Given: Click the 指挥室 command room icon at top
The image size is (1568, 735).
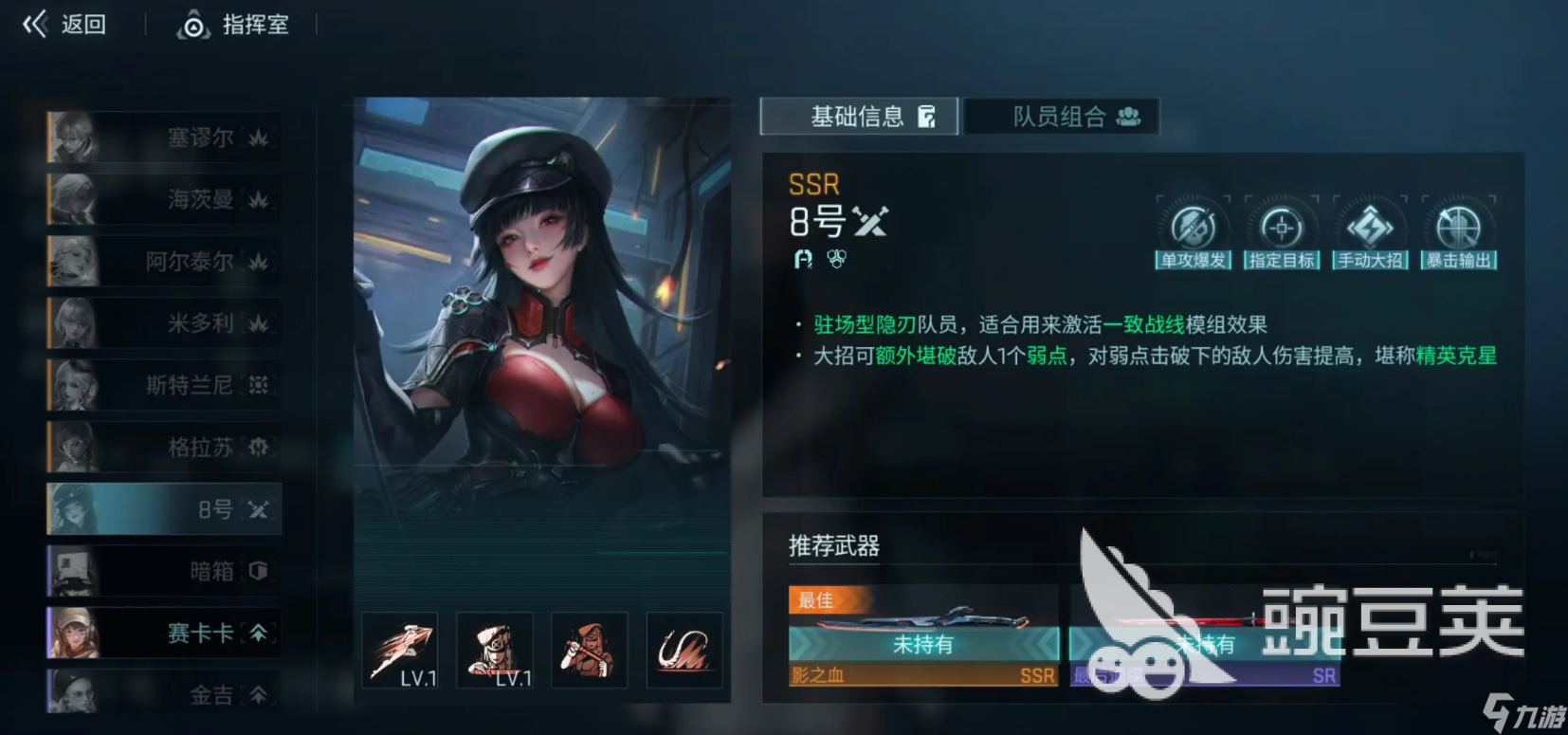Looking at the screenshot, I should click(x=195, y=25).
